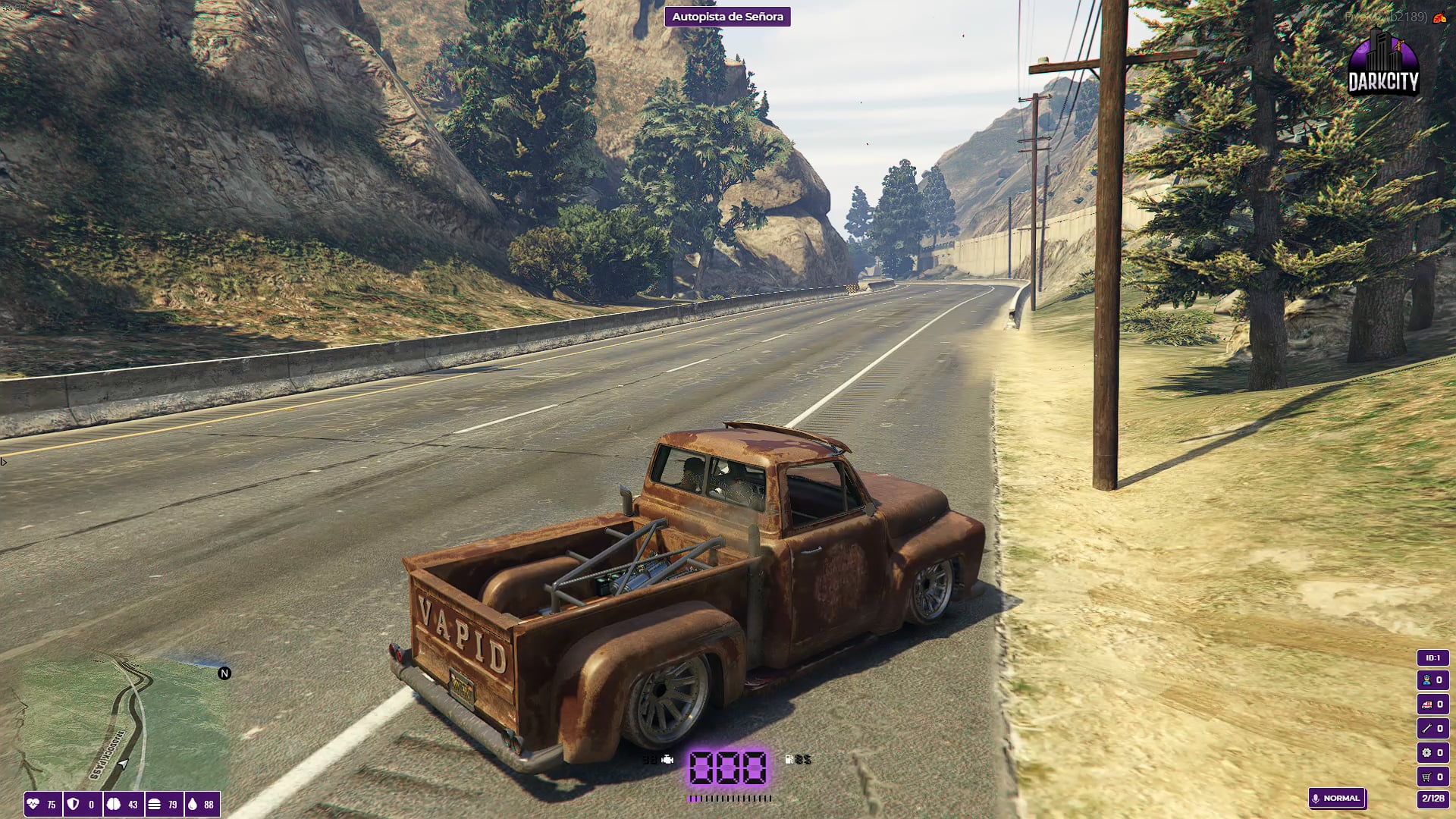Select the gear count icon
Viewport: 1456px width, 819px height.
click(1426, 753)
